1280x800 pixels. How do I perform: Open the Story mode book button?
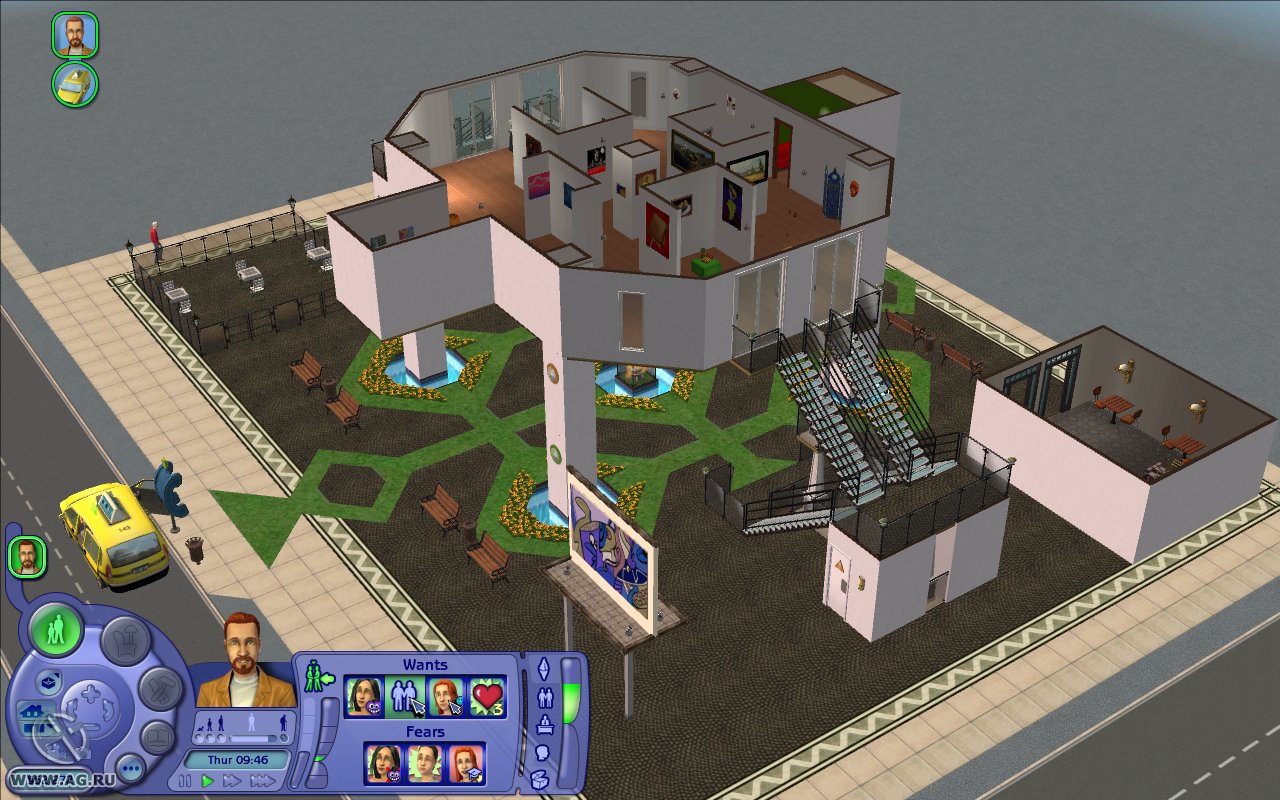[x=157, y=738]
